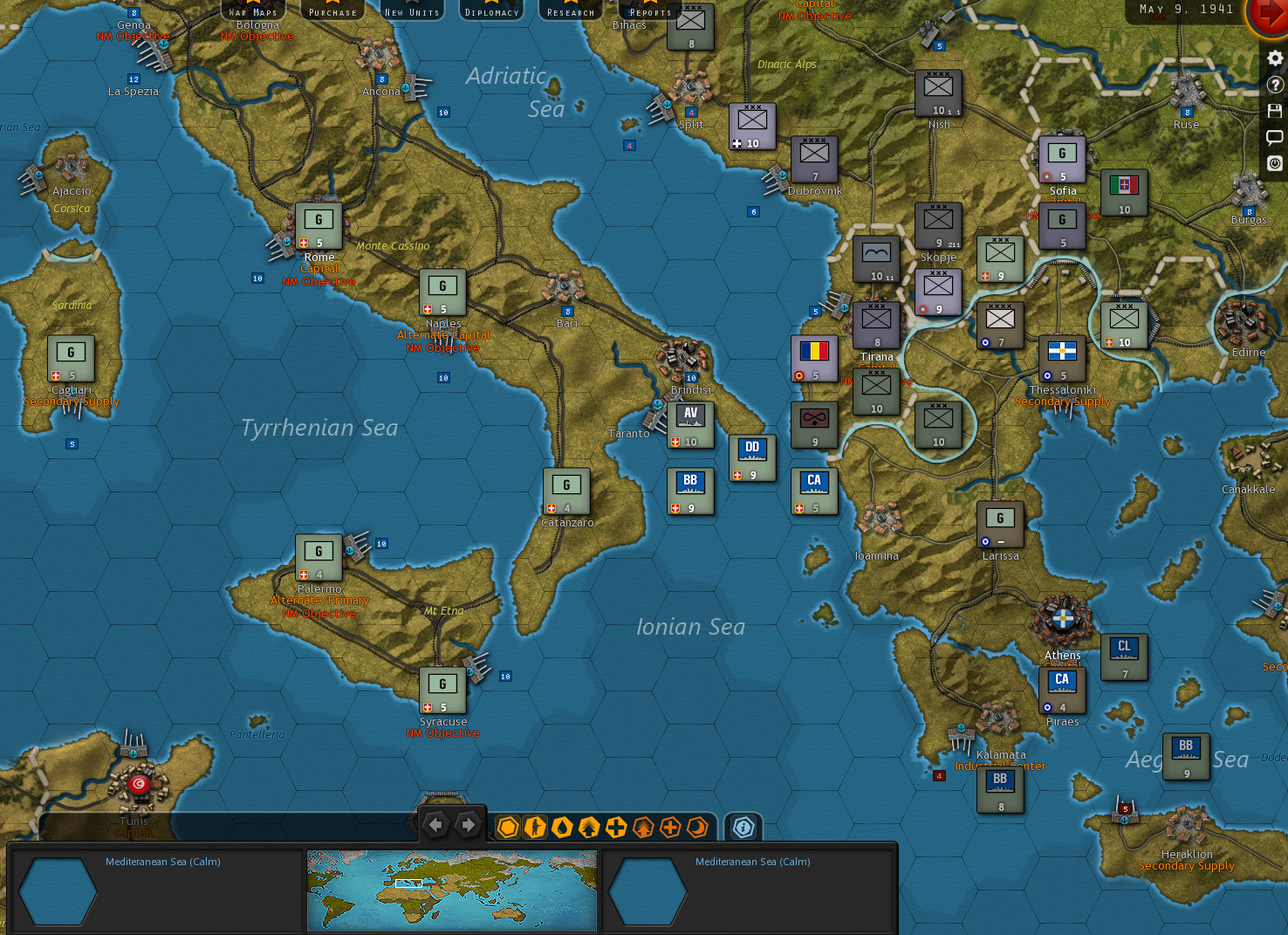
Task: Open the Reports menu
Action: (649, 12)
